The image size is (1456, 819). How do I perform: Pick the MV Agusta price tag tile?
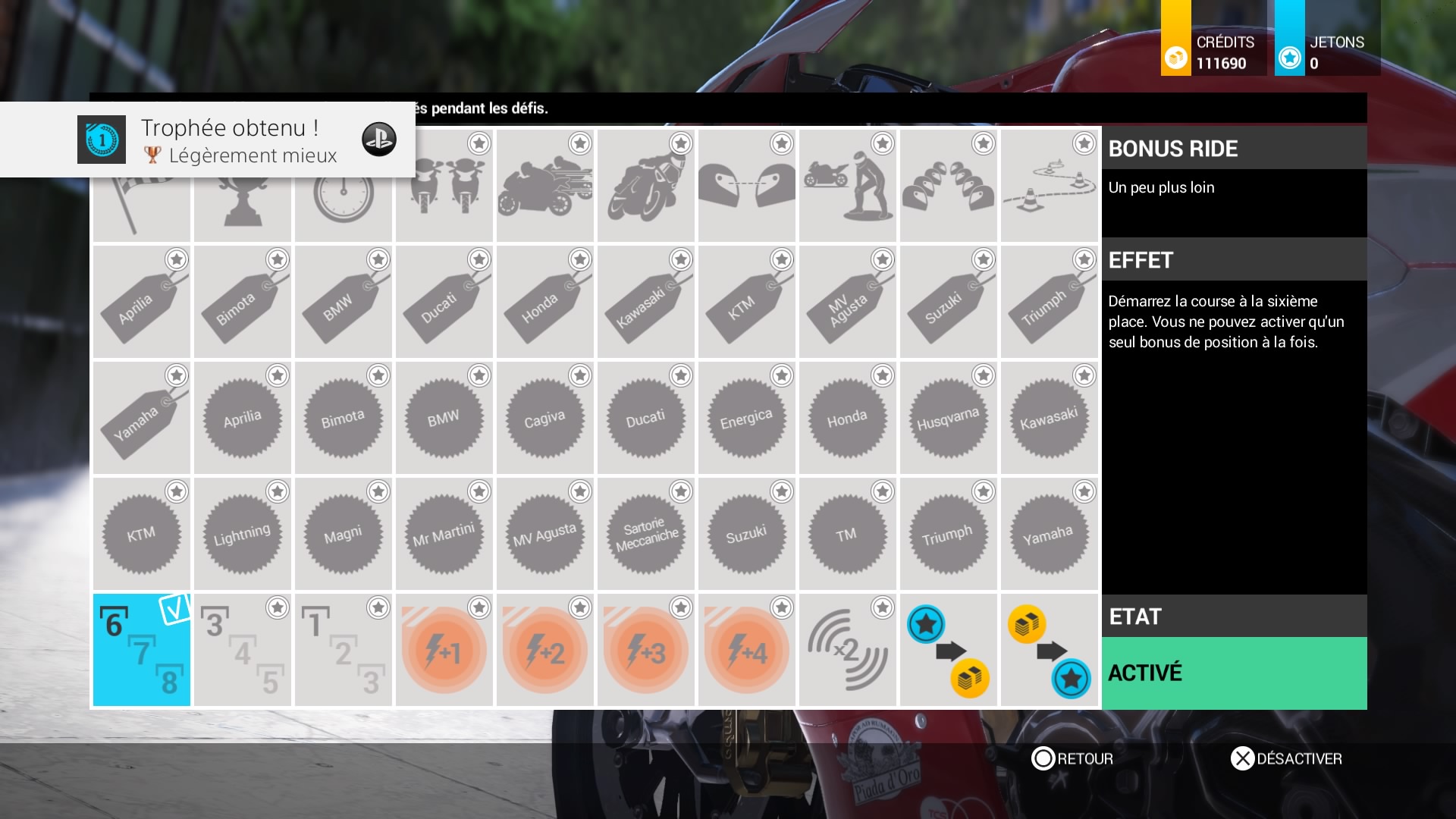848,302
